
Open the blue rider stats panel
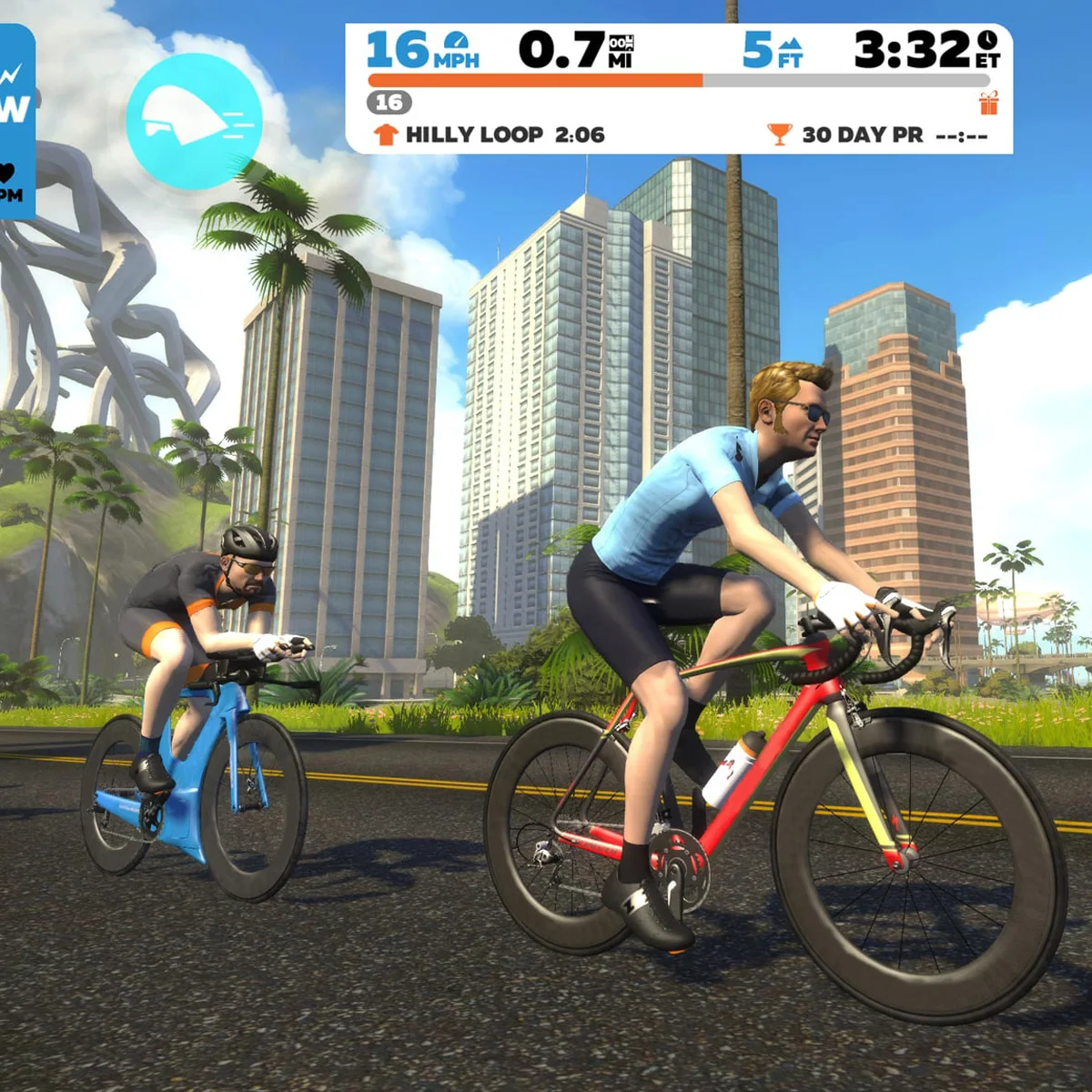(15, 123)
